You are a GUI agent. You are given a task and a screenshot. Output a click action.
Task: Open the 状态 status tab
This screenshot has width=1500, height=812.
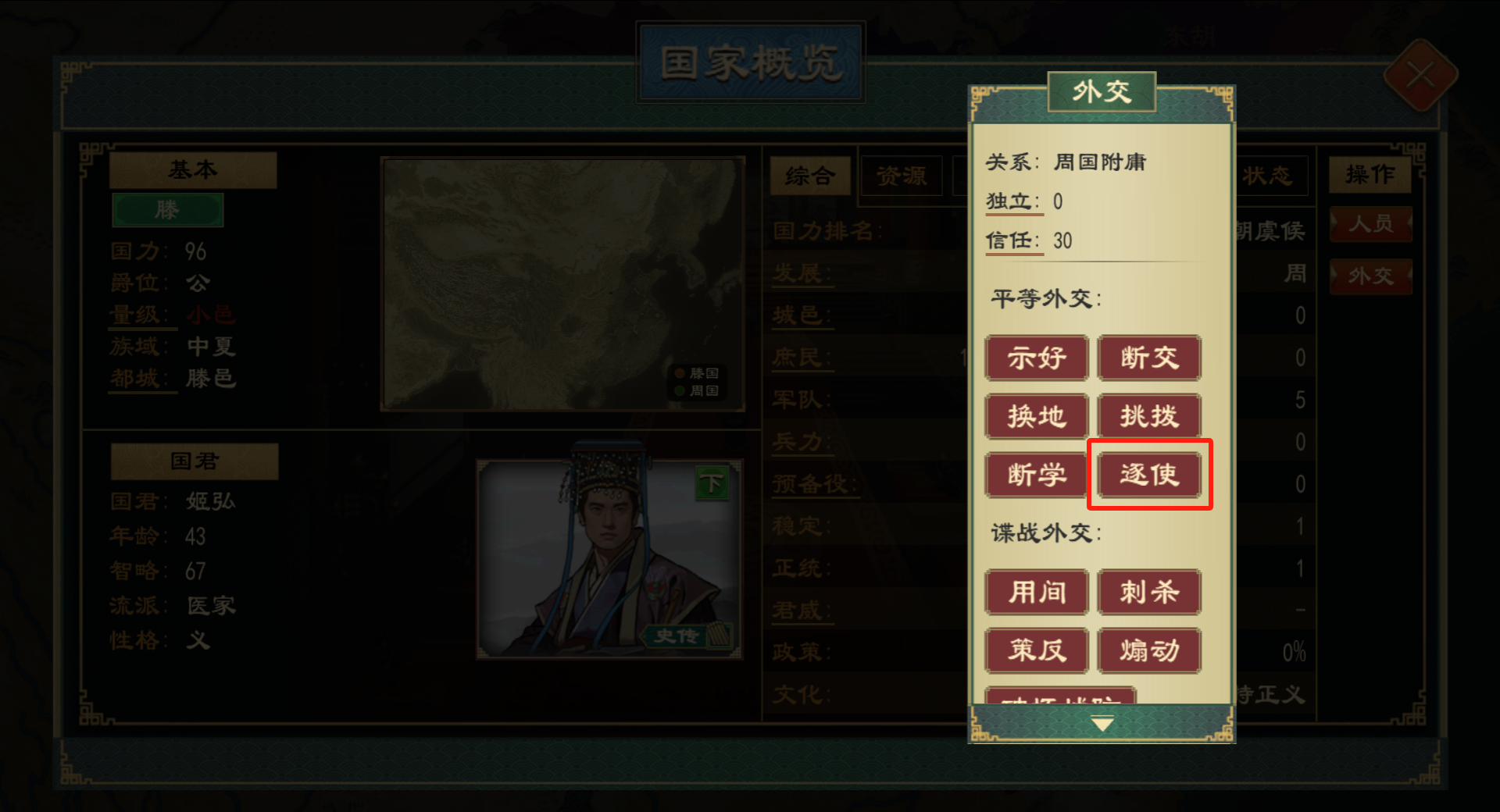coord(1271,177)
